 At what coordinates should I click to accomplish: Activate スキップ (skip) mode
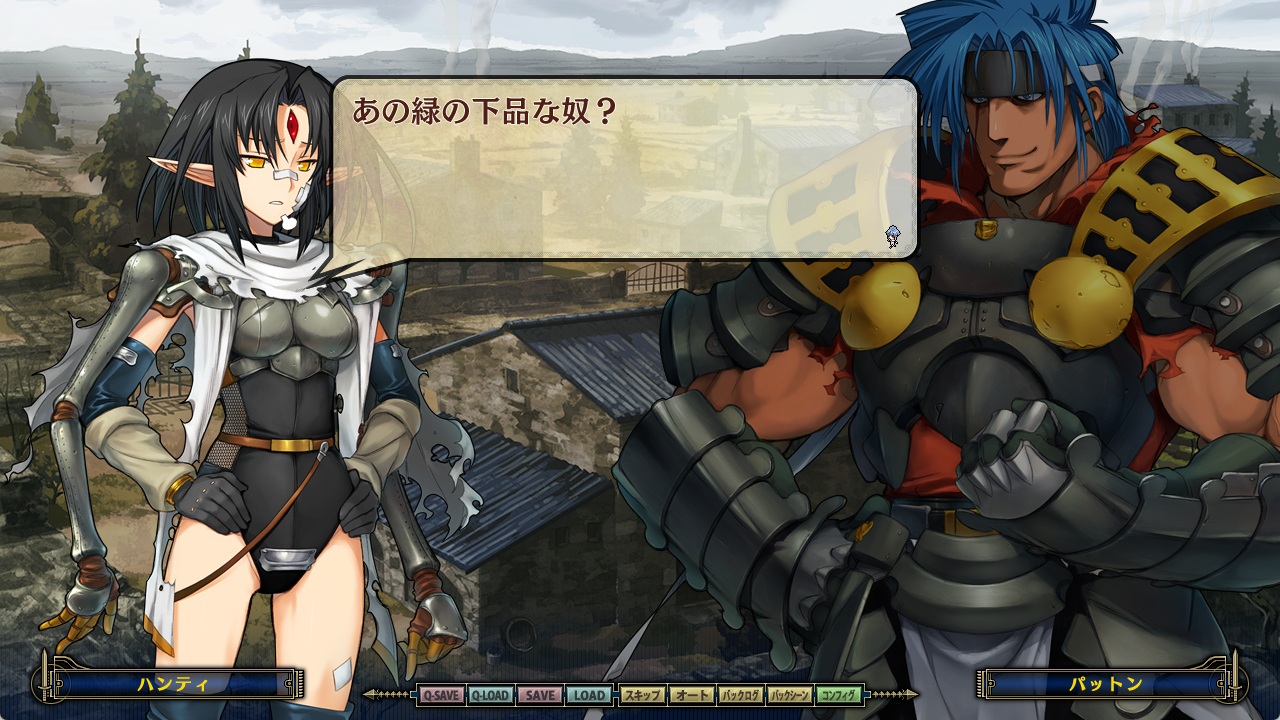tap(642, 695)
